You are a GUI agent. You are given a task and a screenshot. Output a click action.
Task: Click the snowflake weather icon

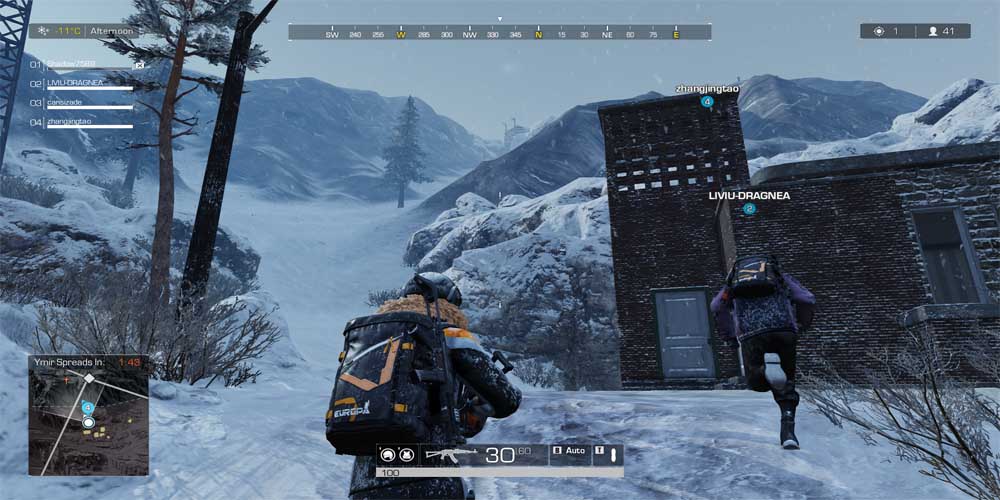(43, 31)
